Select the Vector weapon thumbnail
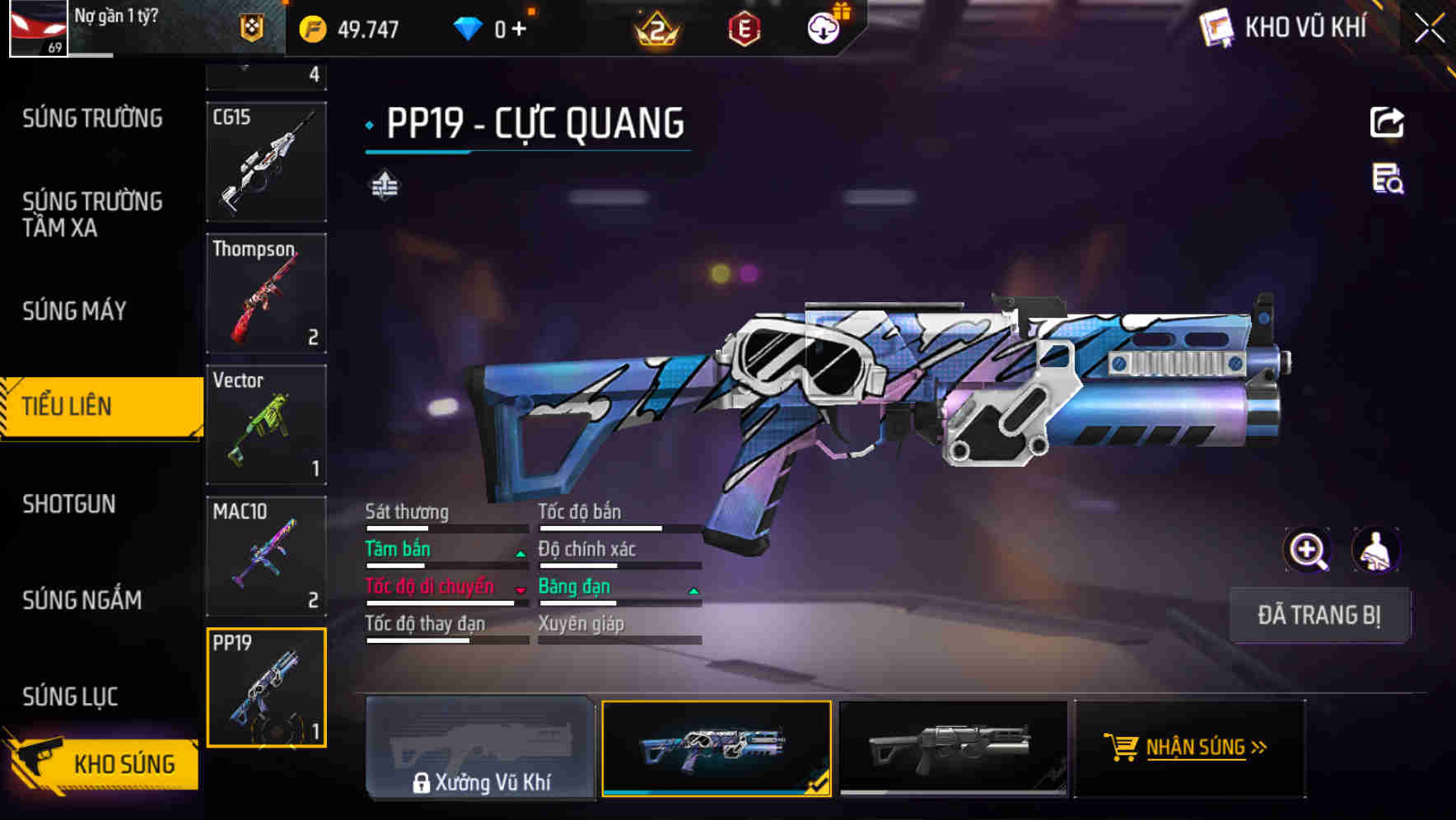The width and height of the screenshot is (1456, 820). (266, 424)
